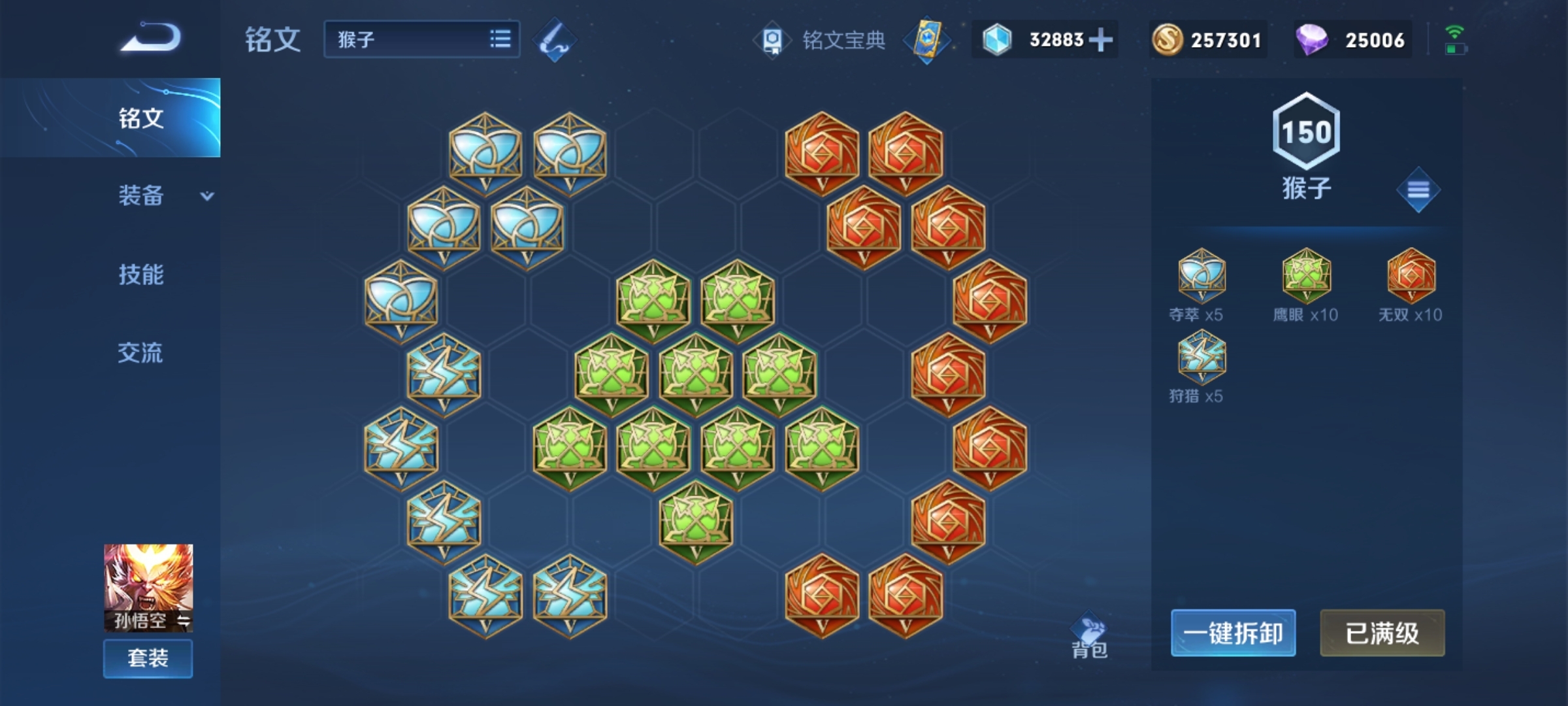Open the 铭文宝典 guide
This screenshot has height=706, width=1568.
coord(822,40)
